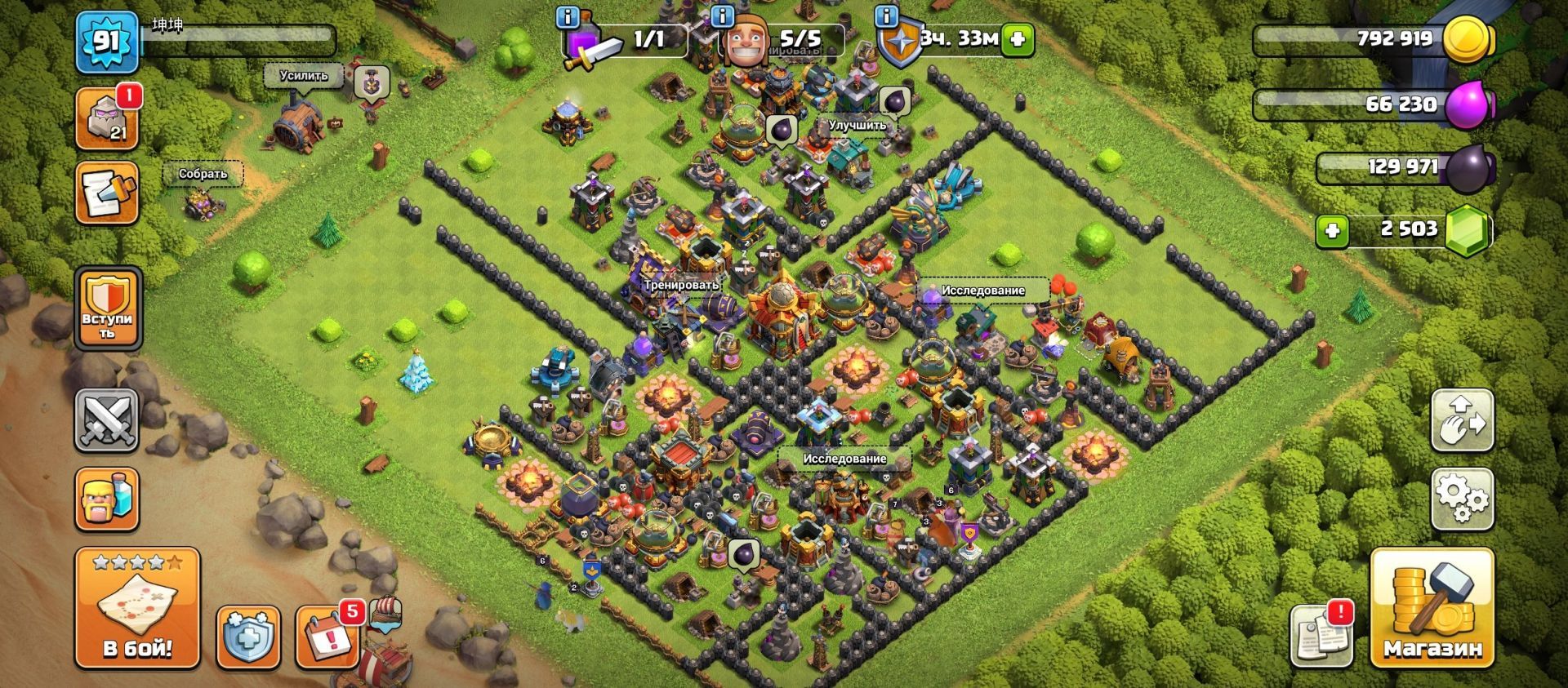Viewport: 1568px width, 688px height.
Task: Open the events calendar with badge 5
Action: 328,635
